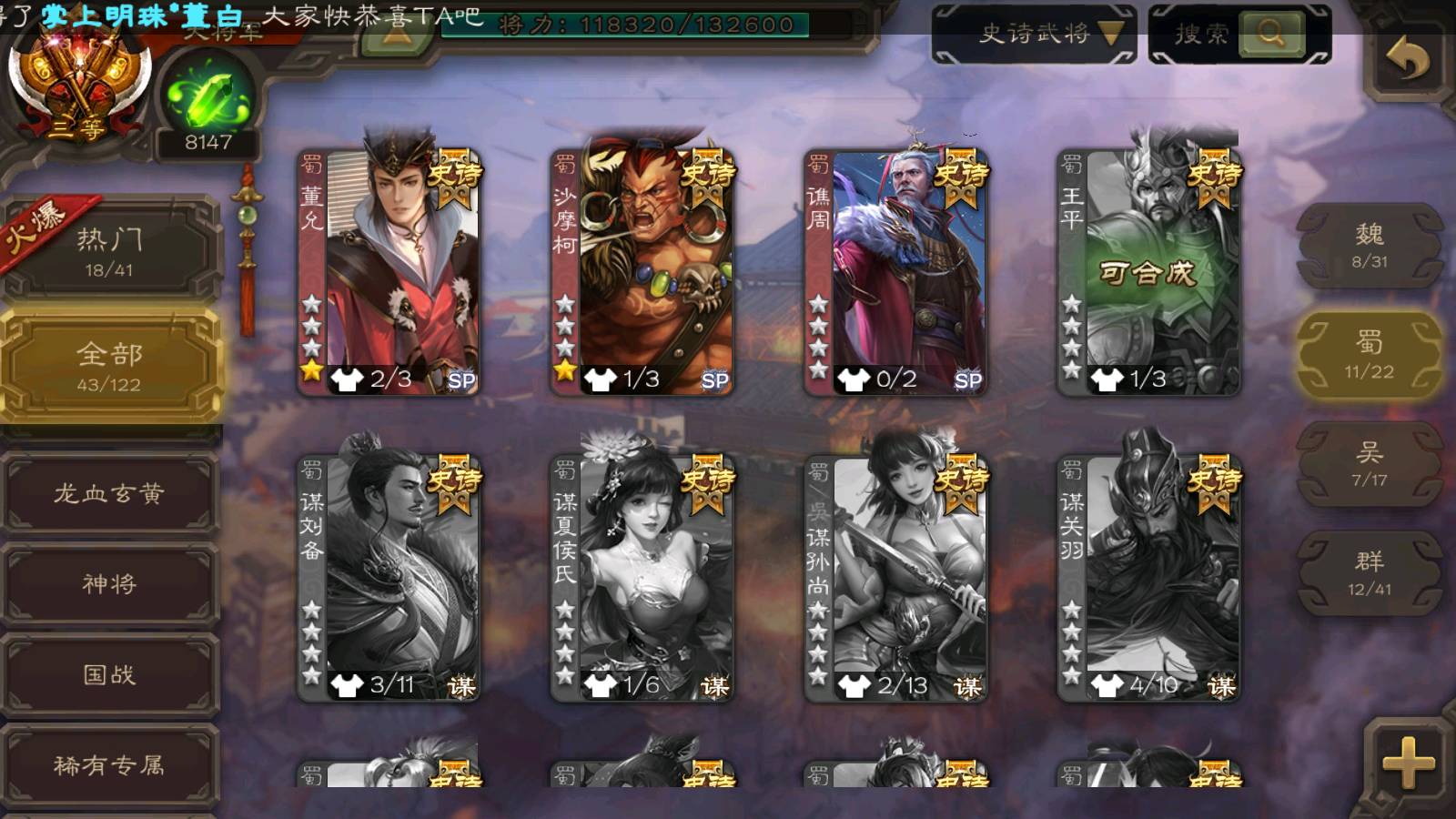Choose the 国战 category tab
Viewport: 1456px width, 819px height.
coord(109,674)
